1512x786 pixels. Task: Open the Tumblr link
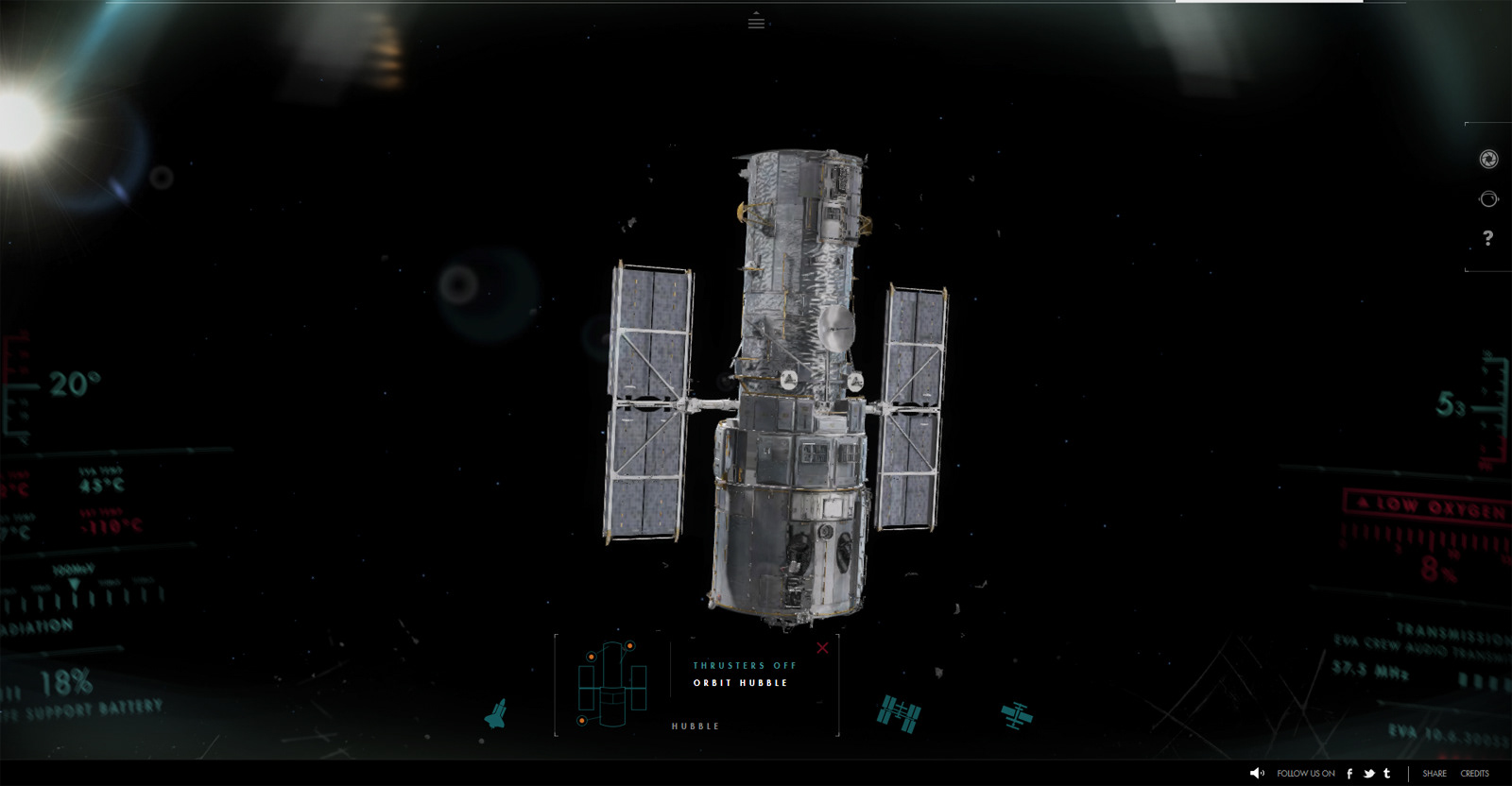1387,773
